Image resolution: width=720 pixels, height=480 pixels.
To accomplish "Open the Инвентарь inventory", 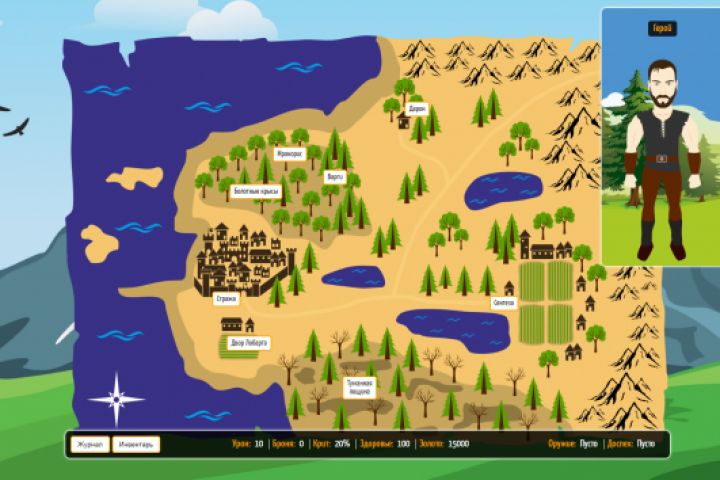I will 136,444.
